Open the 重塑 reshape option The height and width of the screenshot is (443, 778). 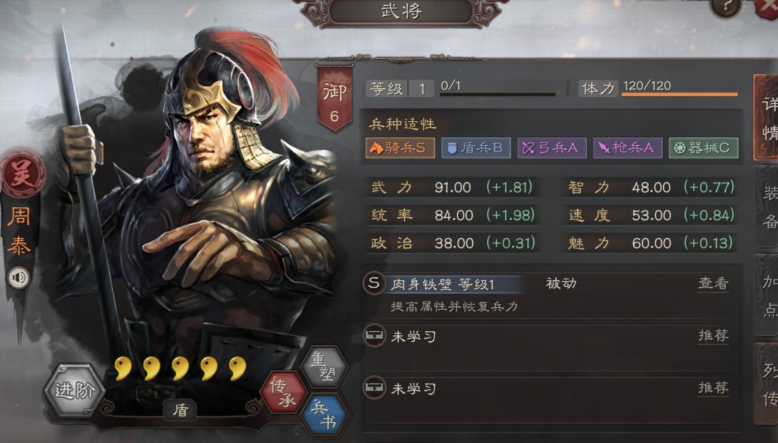click(x=324, y=366)
